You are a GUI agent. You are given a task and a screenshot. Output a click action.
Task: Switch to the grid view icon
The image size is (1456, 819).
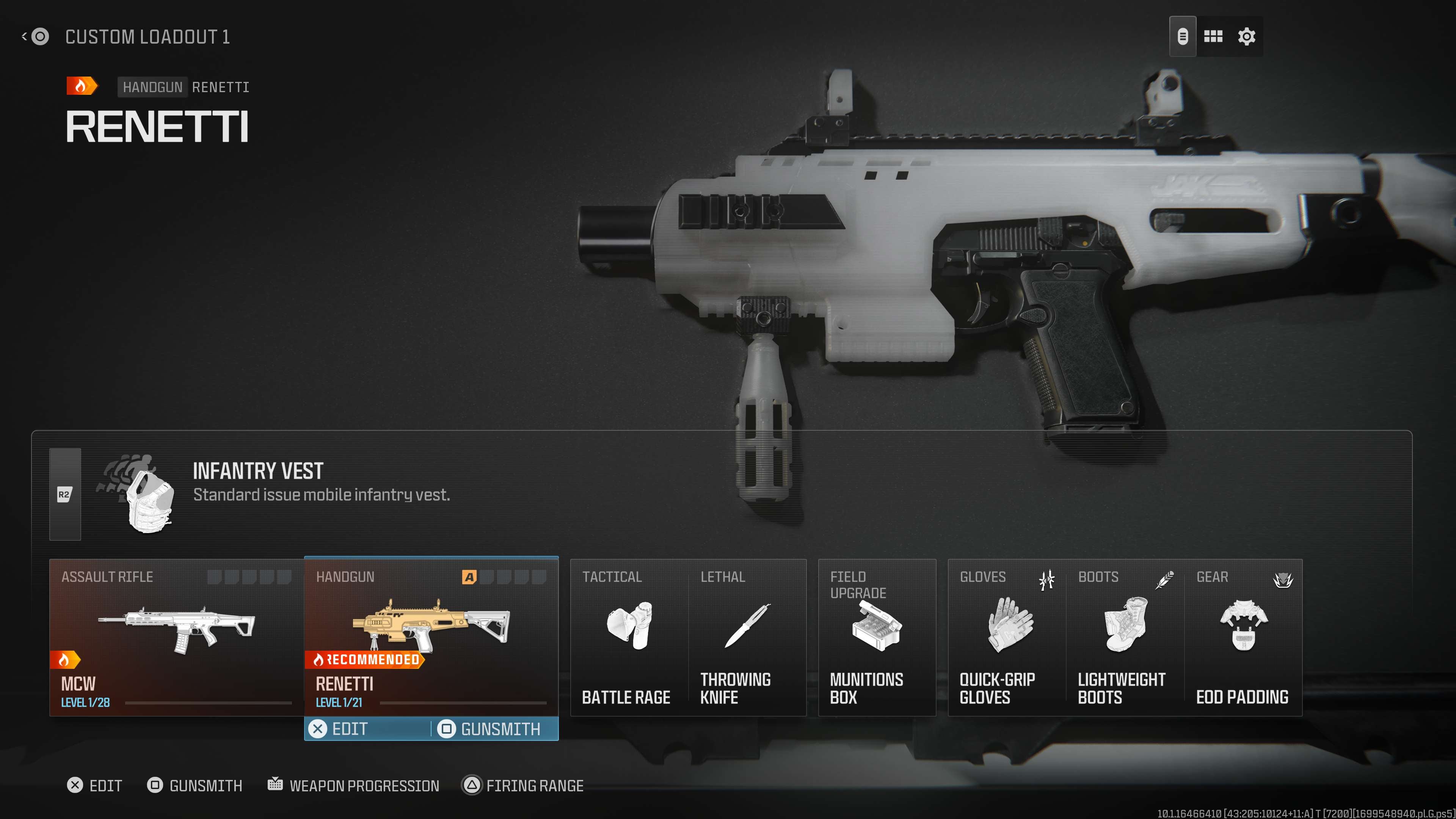(x=1213, y=37)
